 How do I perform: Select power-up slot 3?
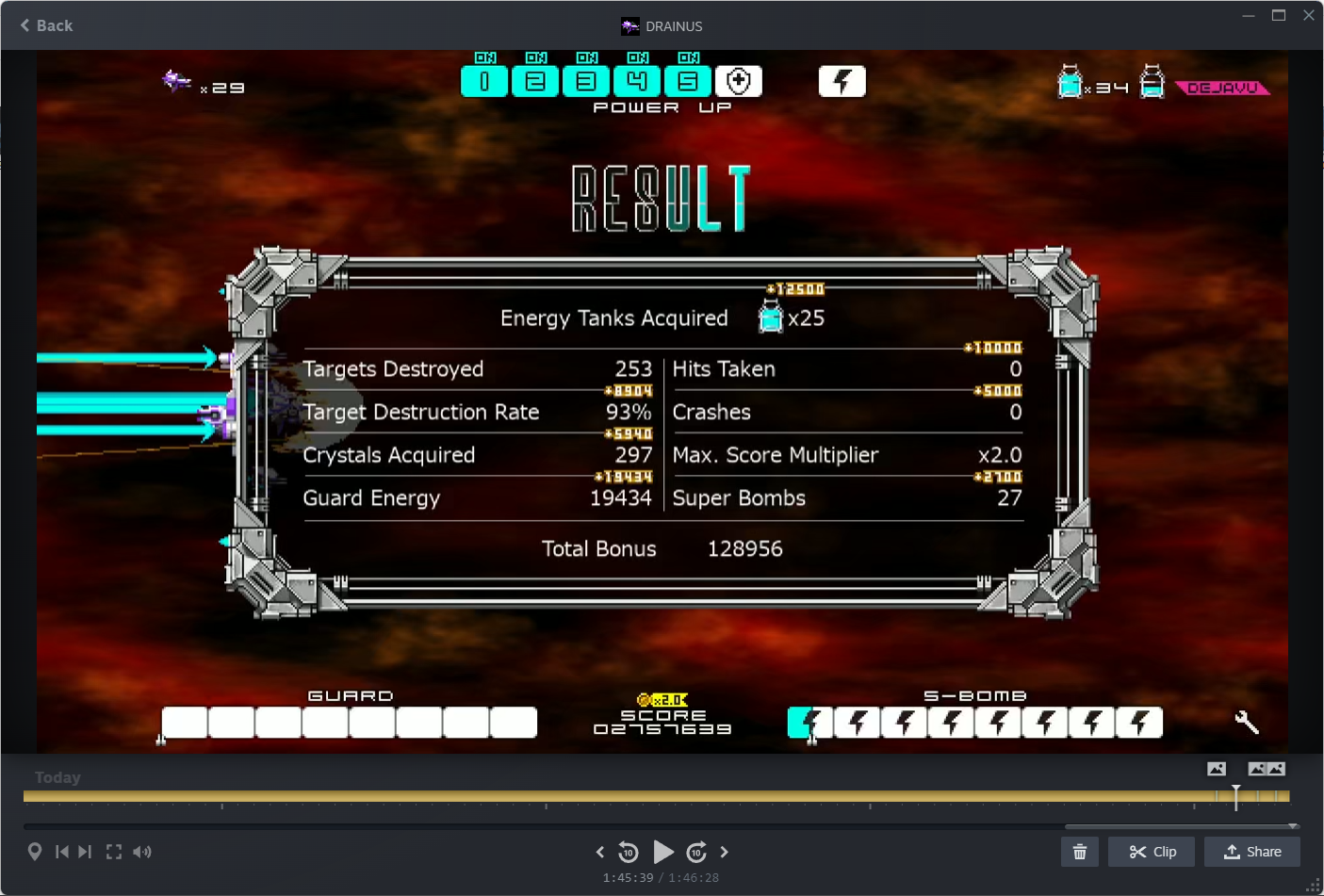(x=586, y=82)
